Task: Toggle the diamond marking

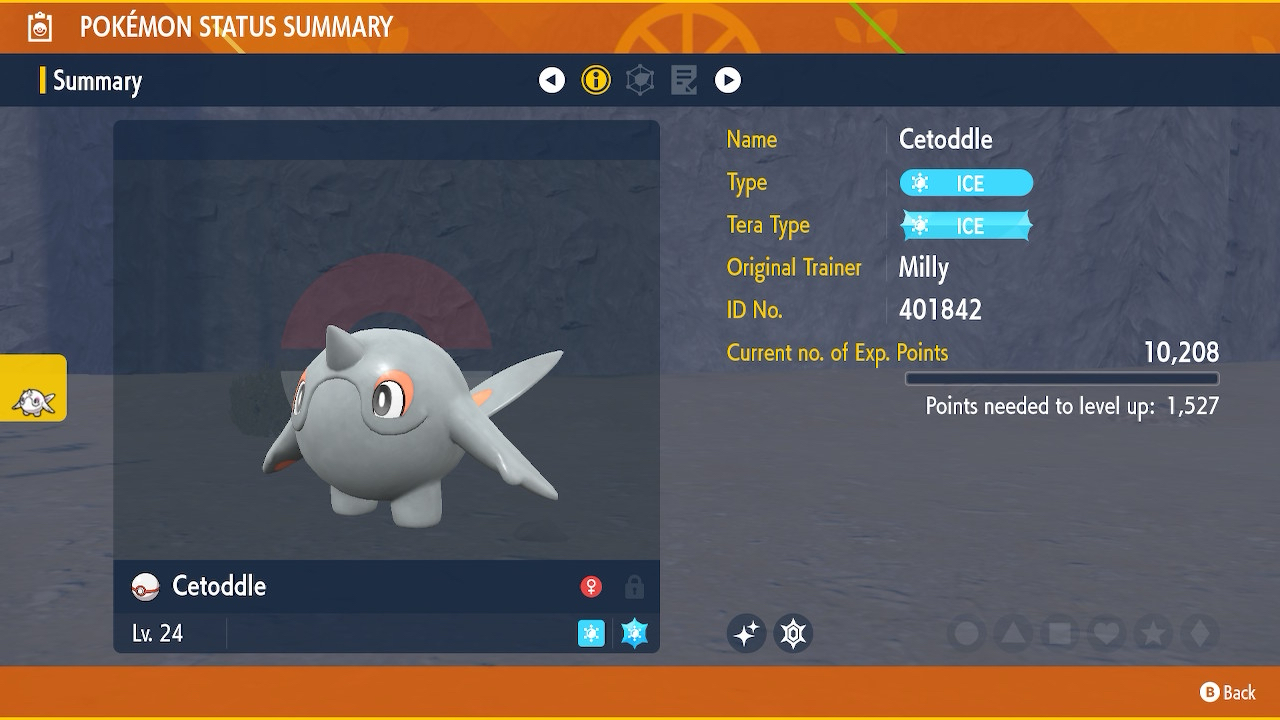Action: coord(1200,633)
